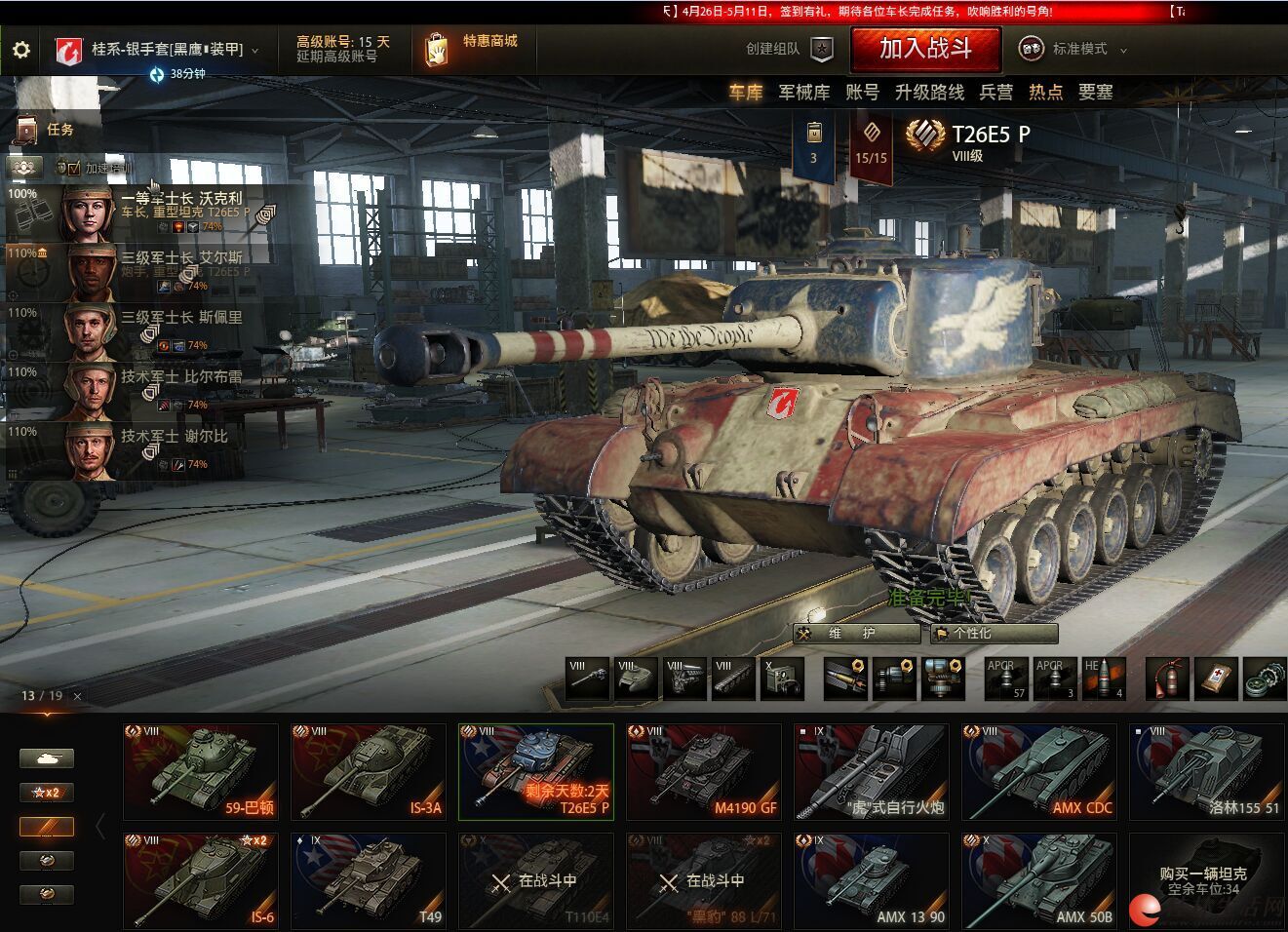Select the 59-巴顿 tank in carousel

(x=201, y=772)
